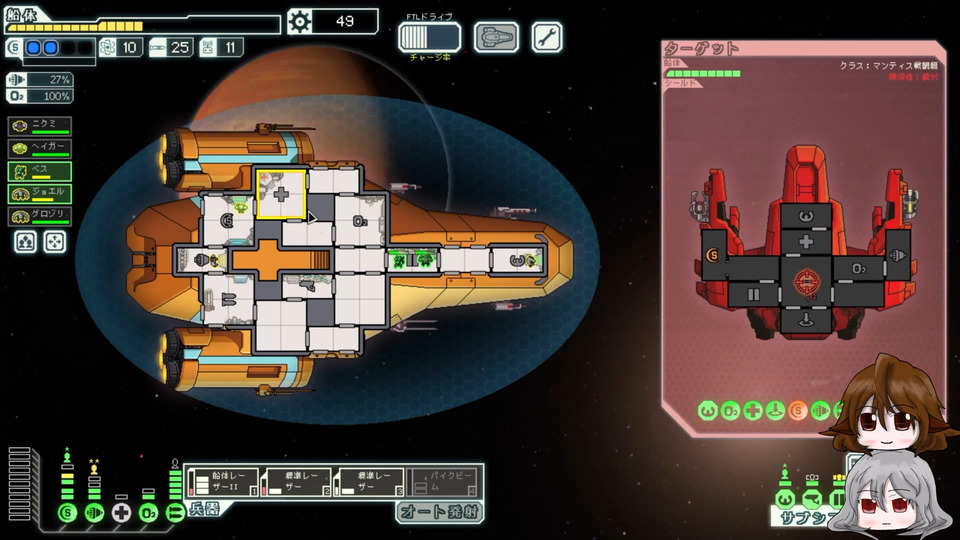960x540 pixels.
Task: Click the shields system power icon
Action: point(67,513)
